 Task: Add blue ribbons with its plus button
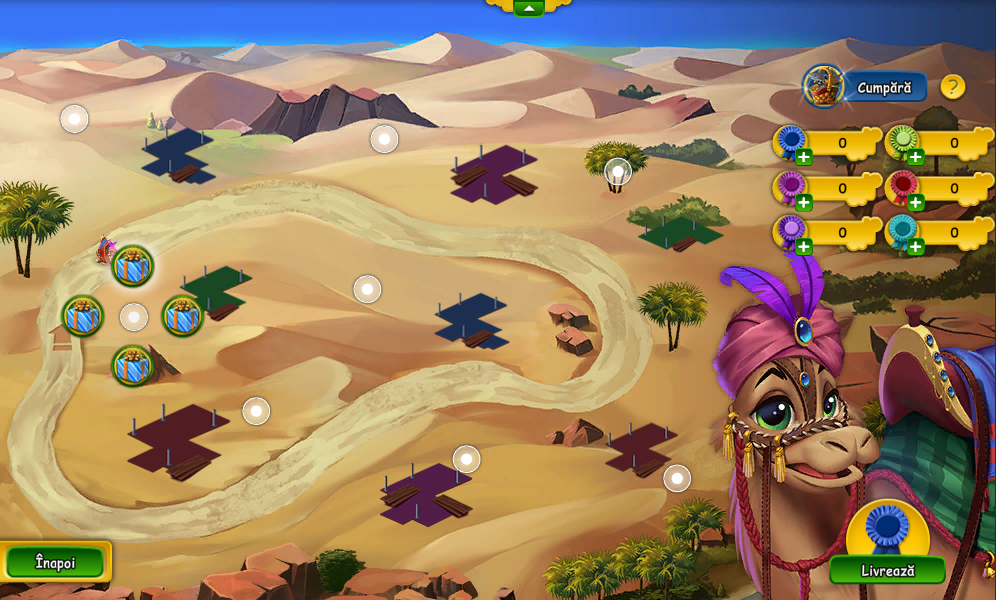click(x=804, y=157)
